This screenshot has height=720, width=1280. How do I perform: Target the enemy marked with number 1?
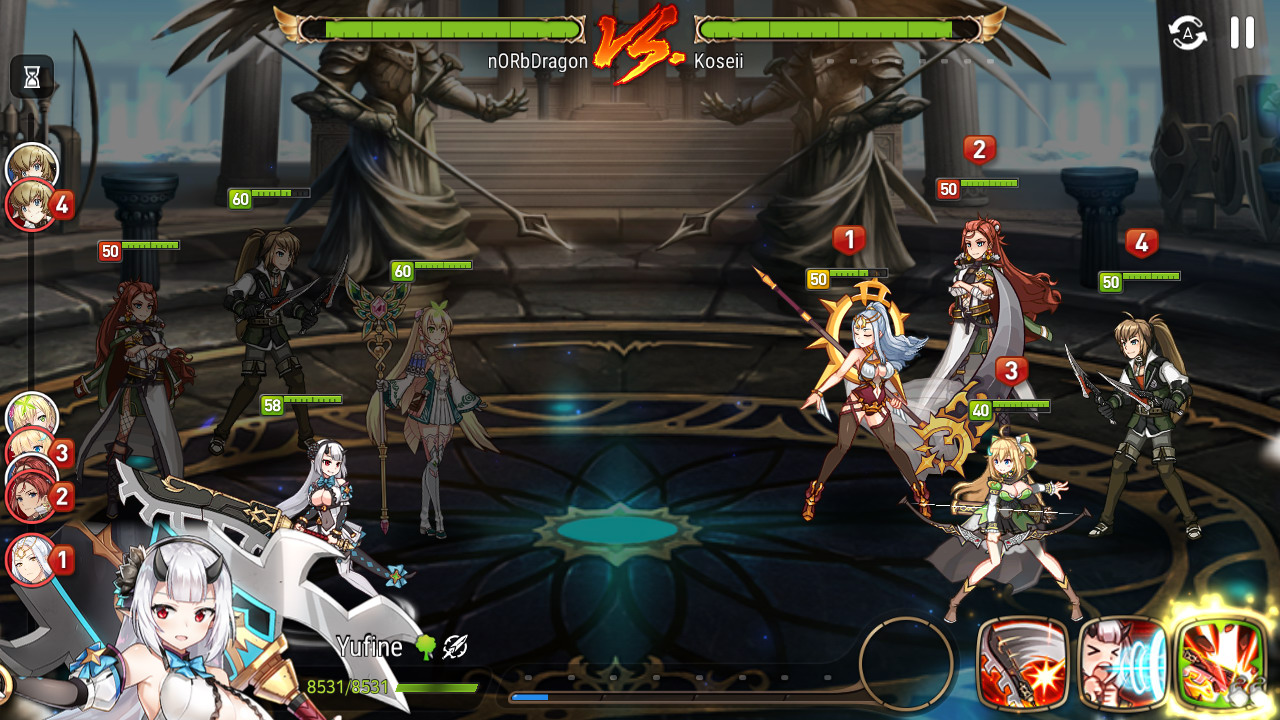click(862, 400)
